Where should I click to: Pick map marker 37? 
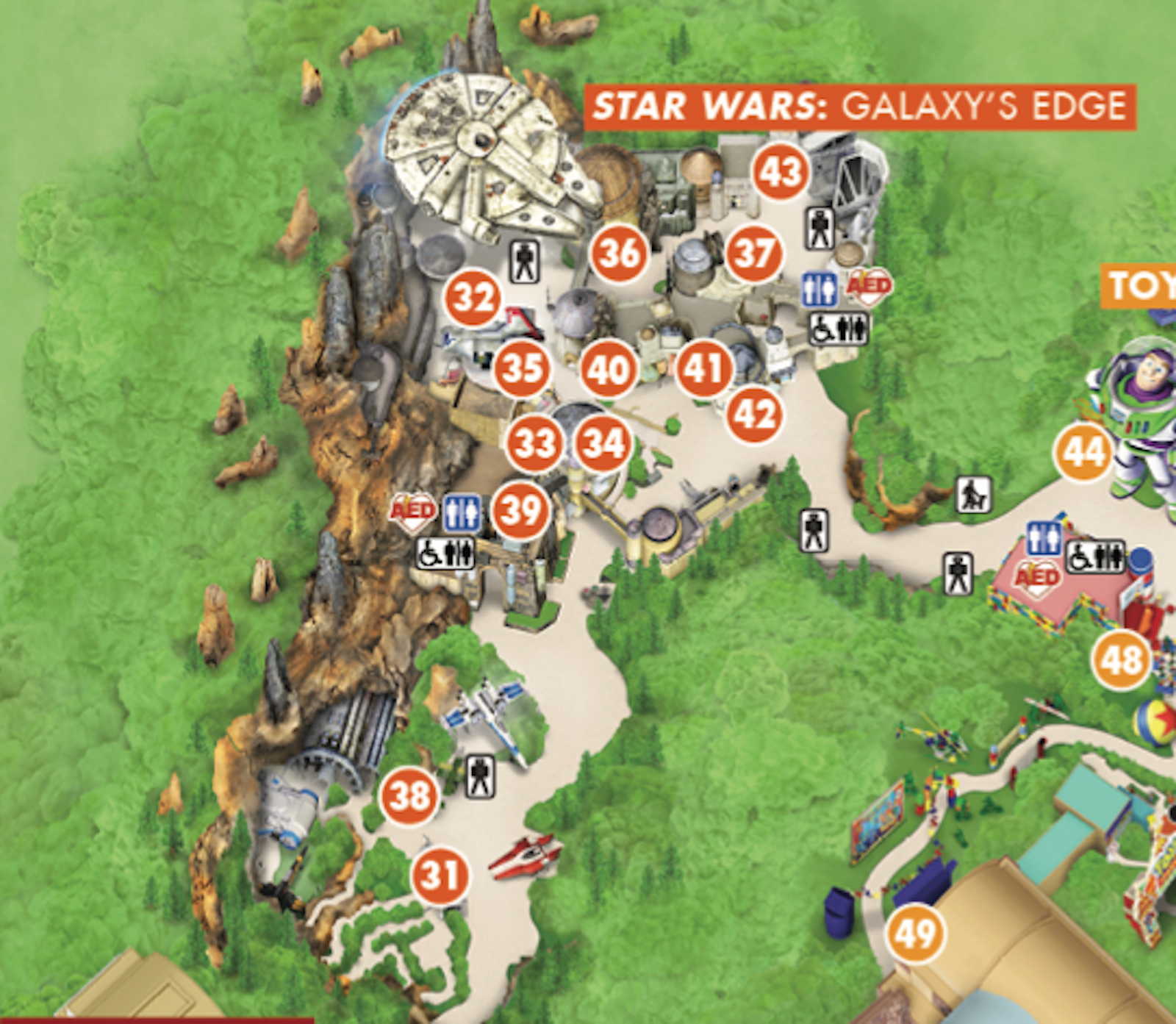pos(754,254)
